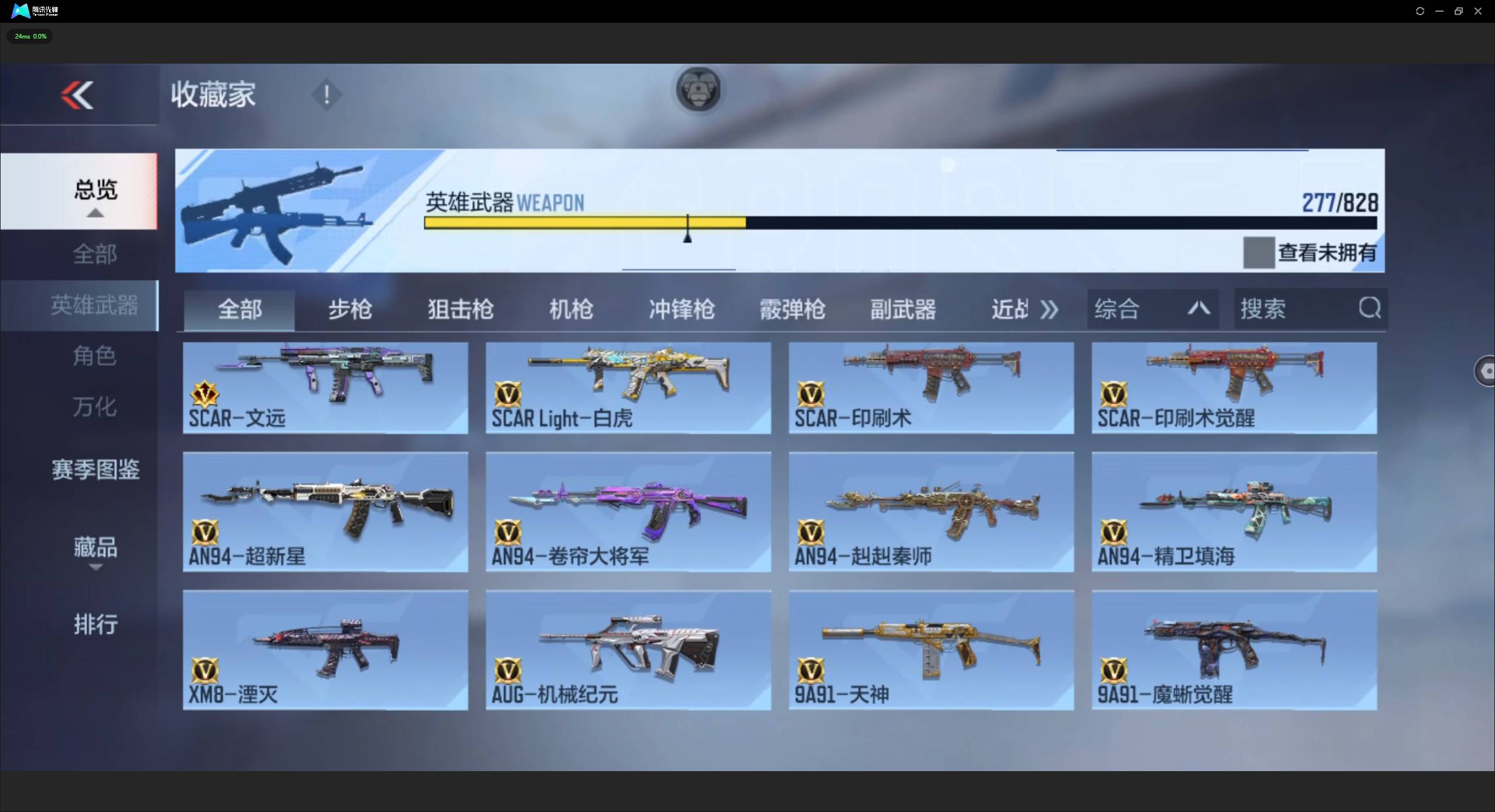Open the 角色 sidebar entry

[x=95, y=356]
